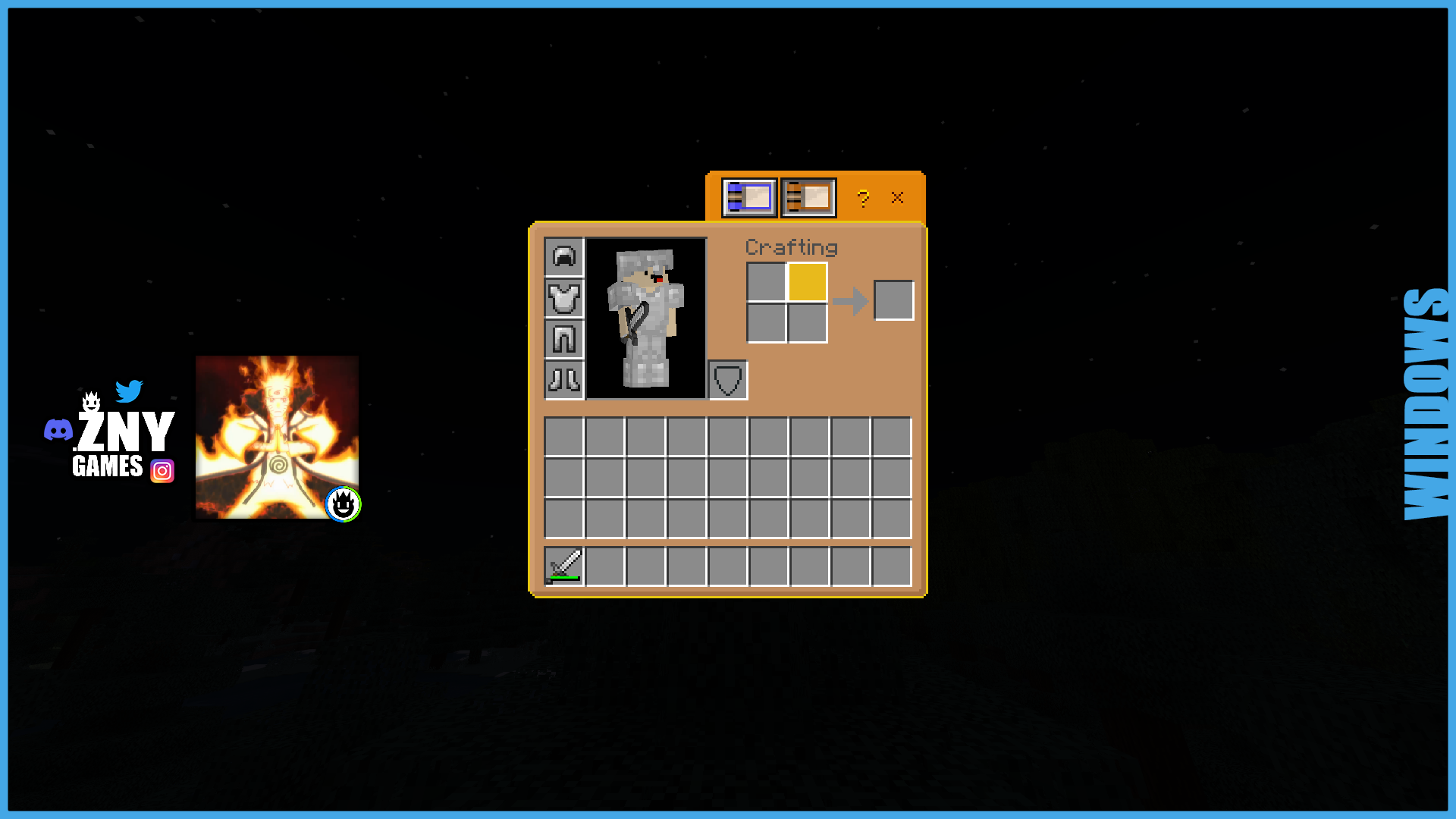Open the help question mark
Image resolution: width=1456 pixels, height=819 pixels.
point(862,199)
